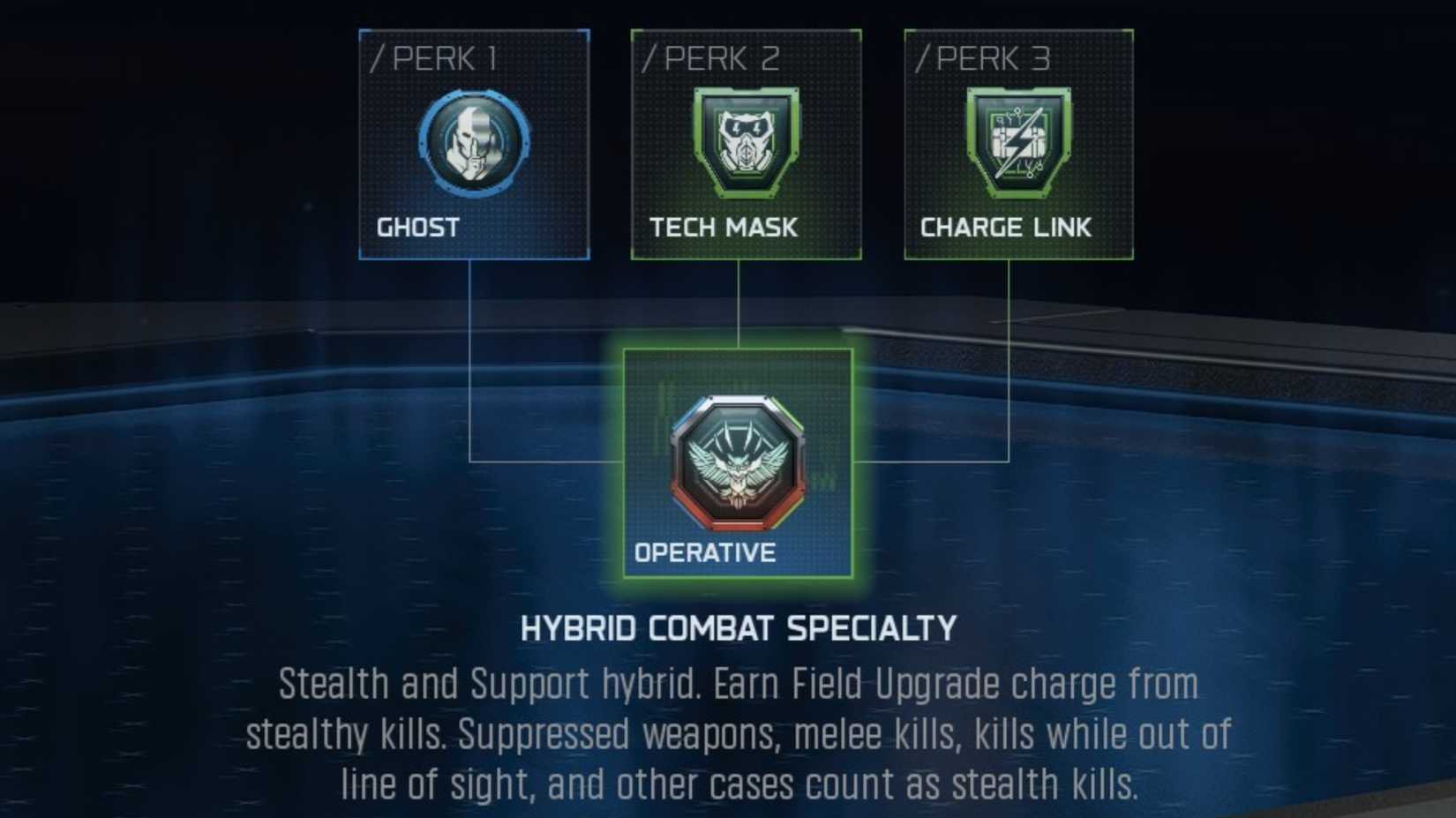Click the CHARGE LINK text label

click(x=1006, y=226)
